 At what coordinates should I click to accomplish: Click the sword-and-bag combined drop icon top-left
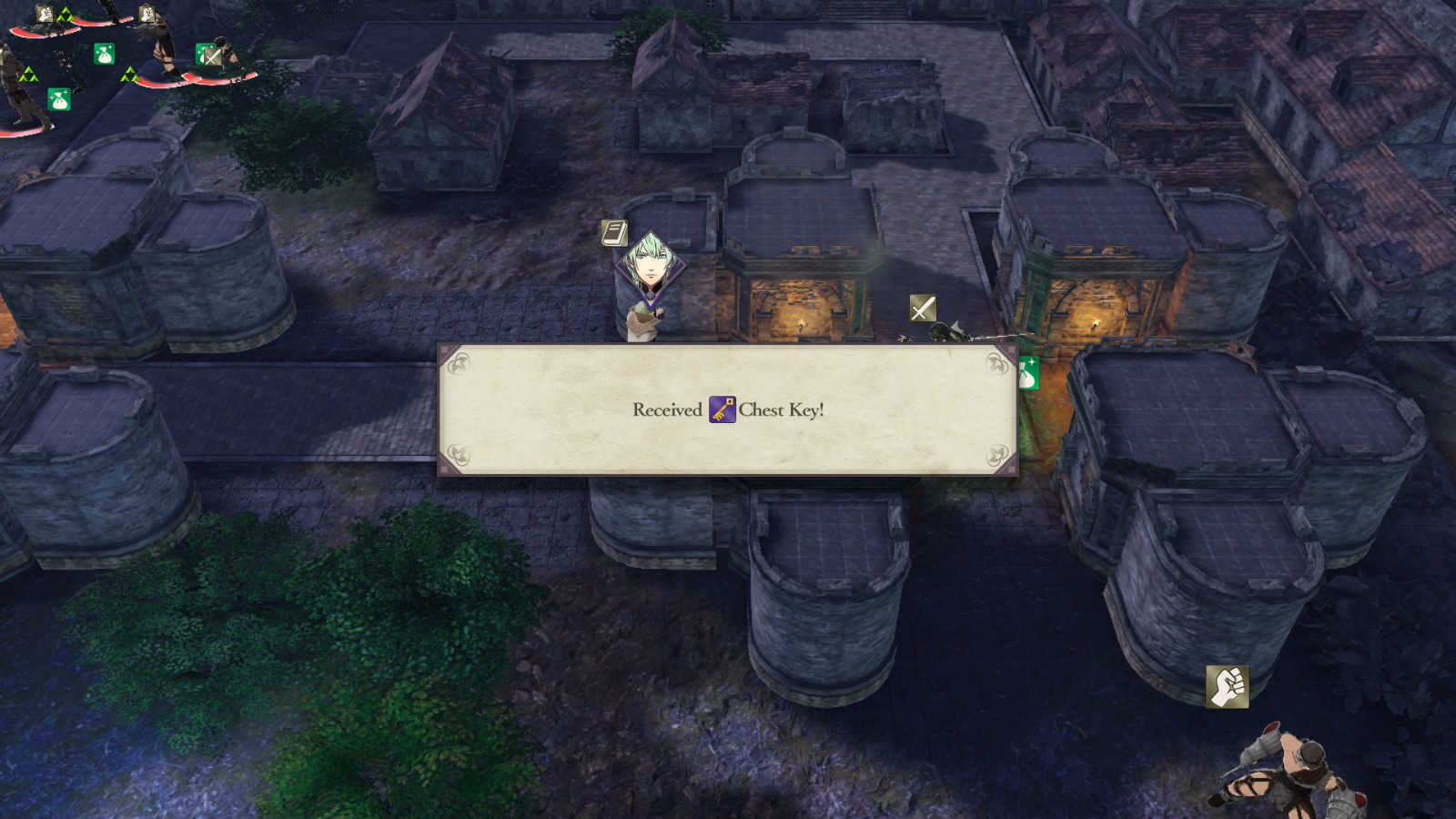point(208,56)
